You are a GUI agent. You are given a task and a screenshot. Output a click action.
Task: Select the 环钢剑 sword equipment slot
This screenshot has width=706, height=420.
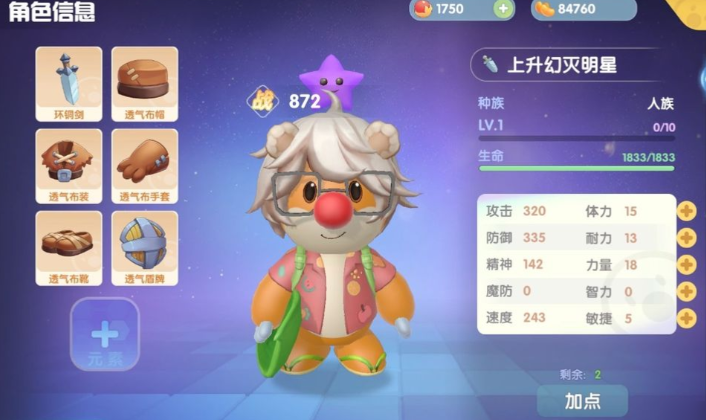pos(69,83)
